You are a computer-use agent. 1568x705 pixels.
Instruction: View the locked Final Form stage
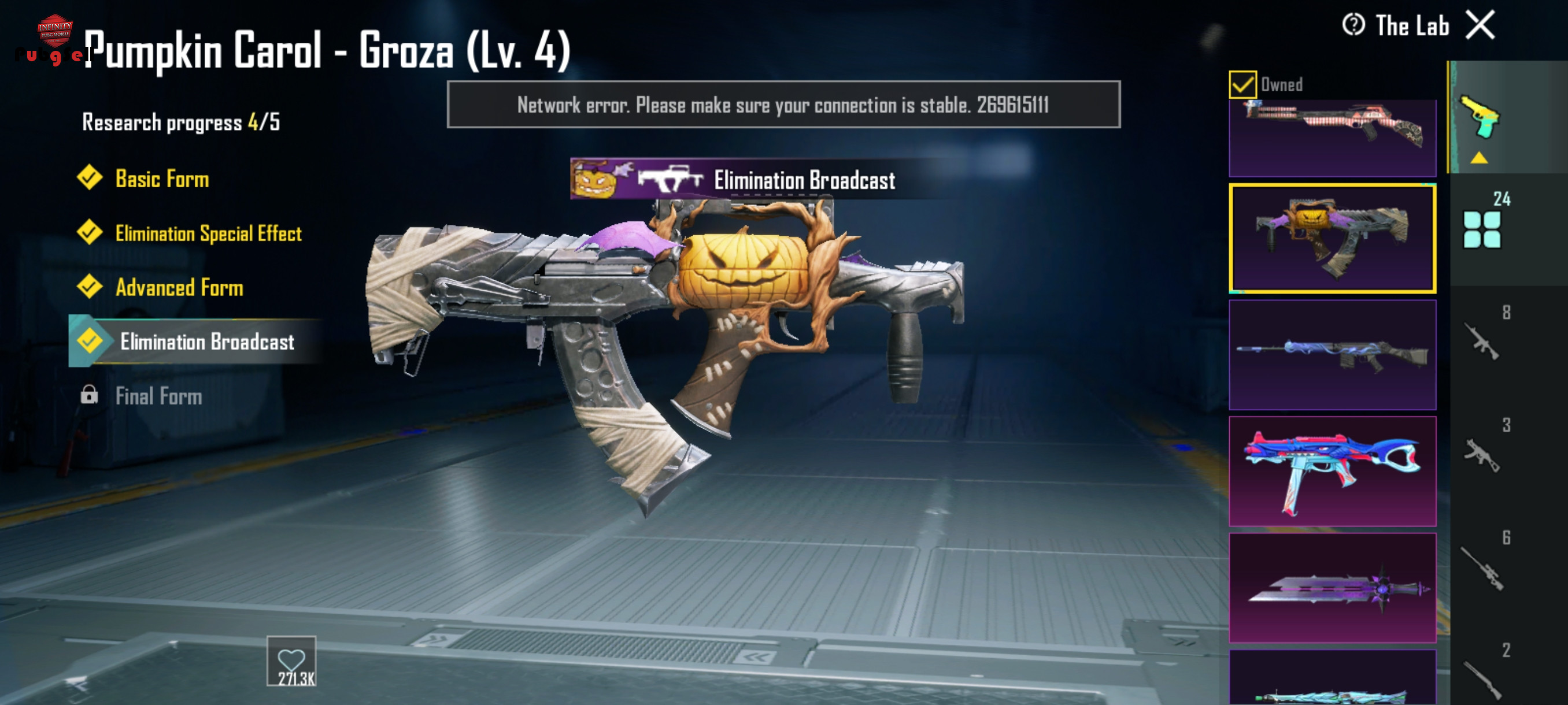coord(158,396)
